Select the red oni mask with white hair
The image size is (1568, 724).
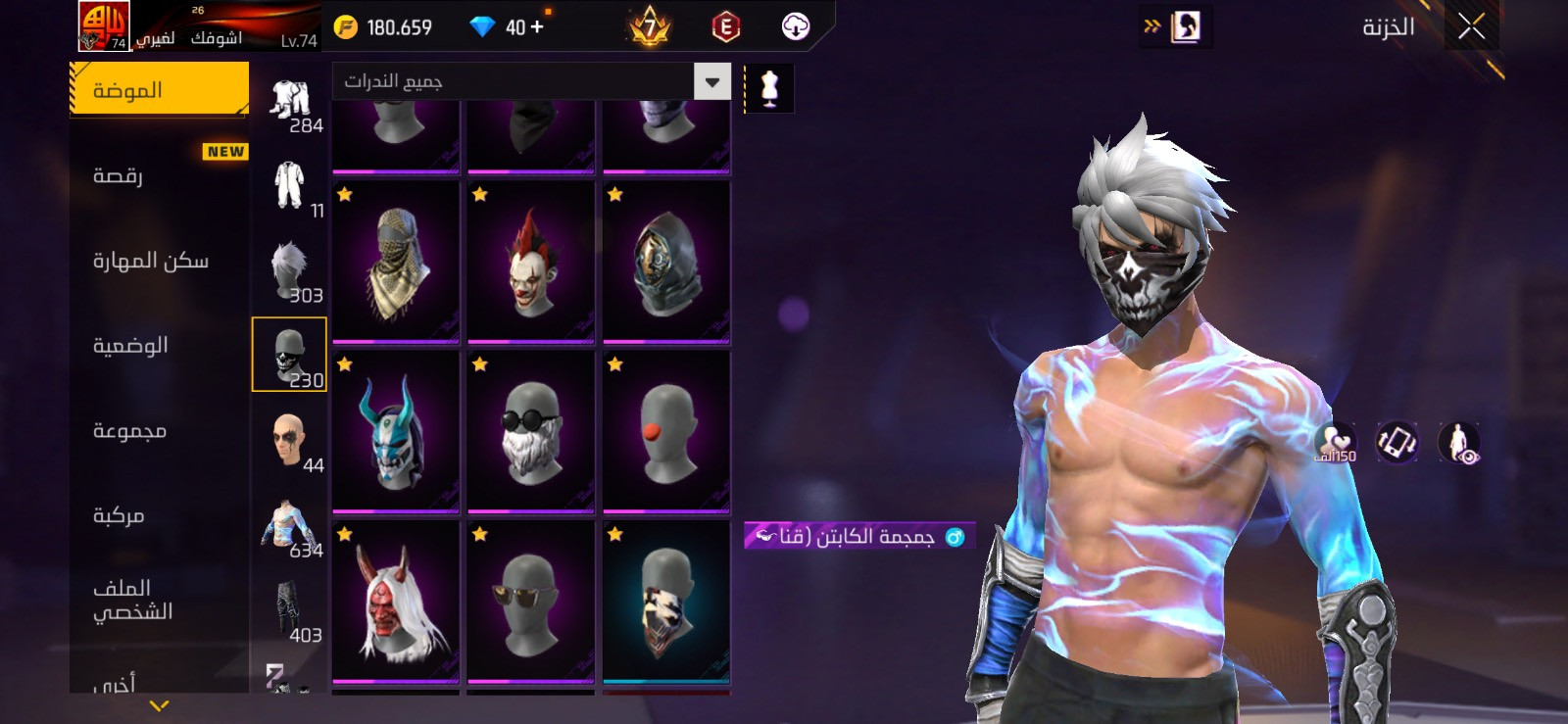tap(396, 601)
